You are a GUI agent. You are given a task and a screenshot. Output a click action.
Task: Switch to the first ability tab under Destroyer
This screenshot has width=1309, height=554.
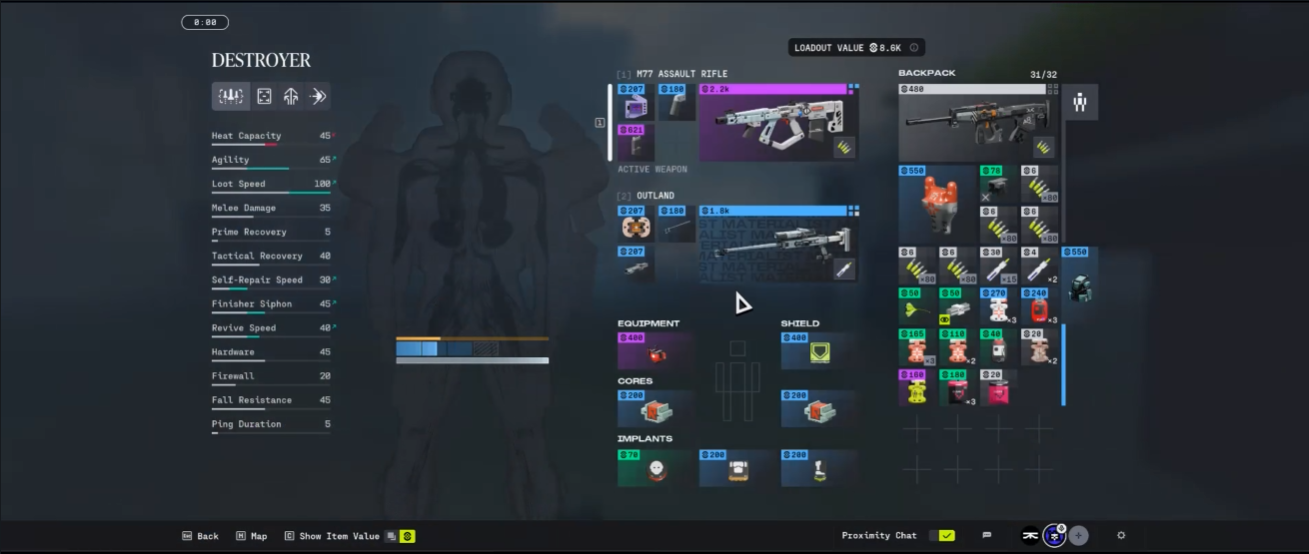pyautogui.click(x=231, y=96)
